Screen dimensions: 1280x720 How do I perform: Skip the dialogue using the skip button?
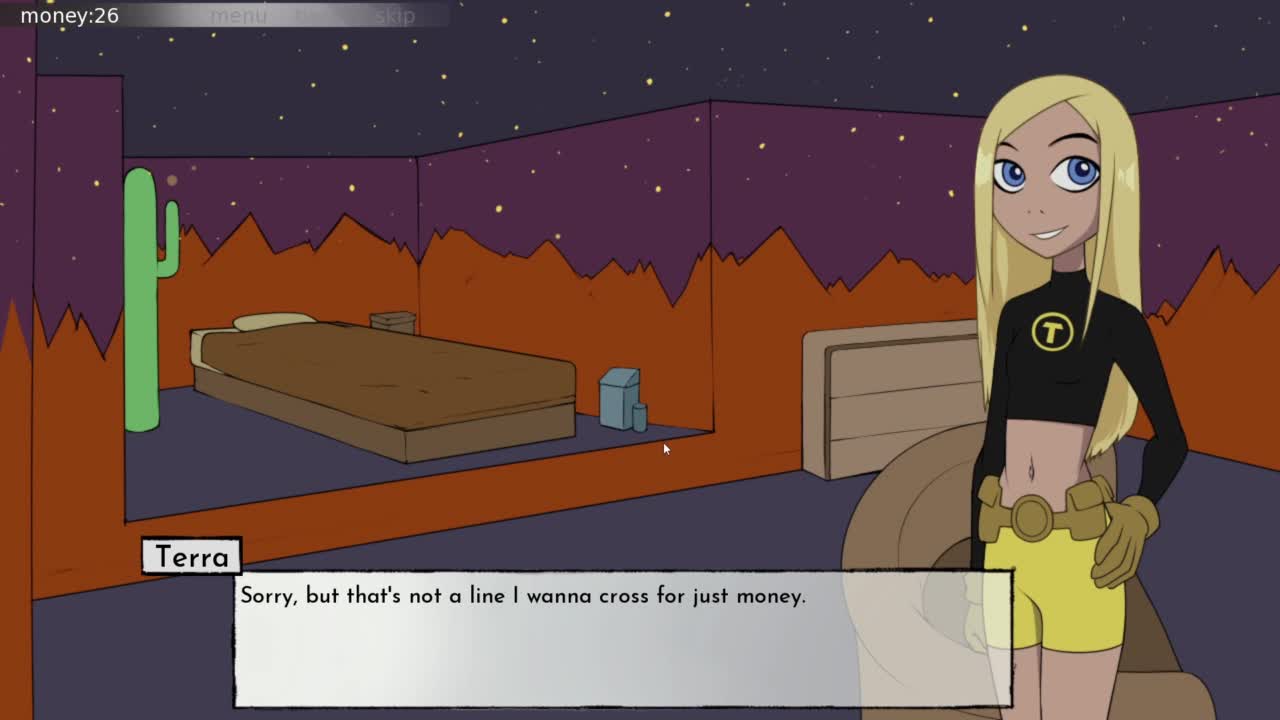click(x=395, y=16)
